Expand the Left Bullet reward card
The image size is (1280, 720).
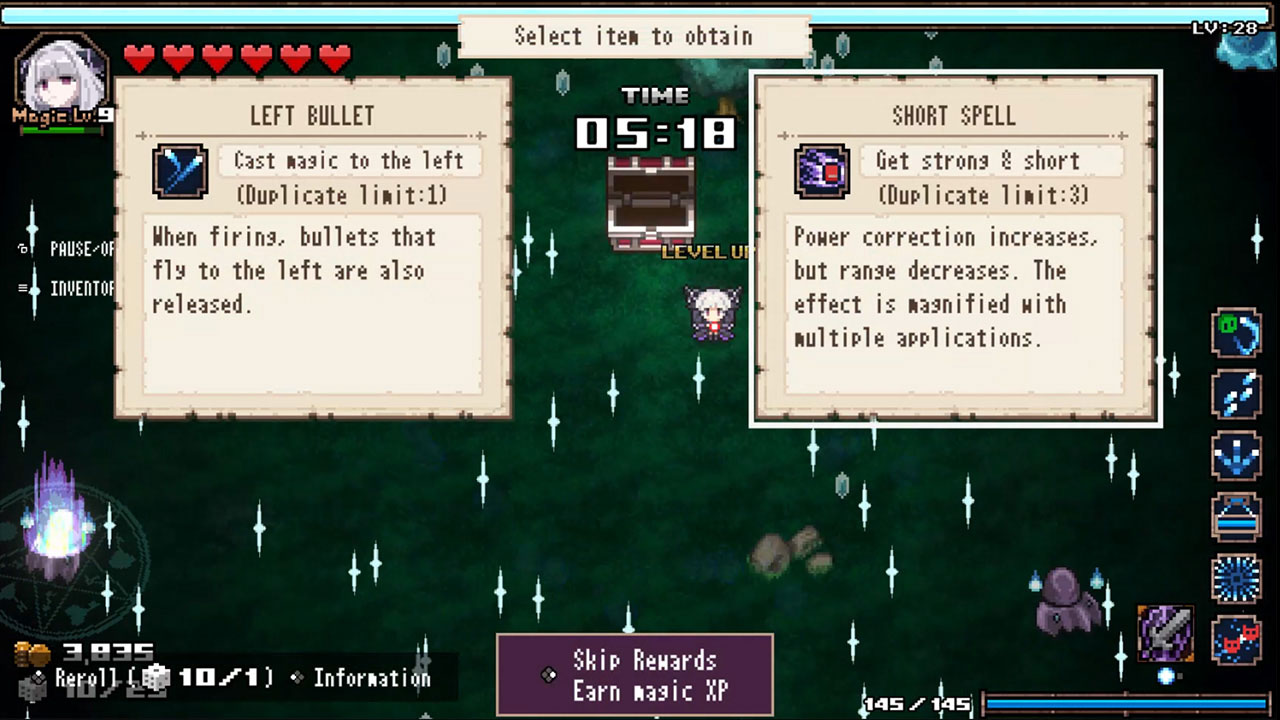(312, 248)
